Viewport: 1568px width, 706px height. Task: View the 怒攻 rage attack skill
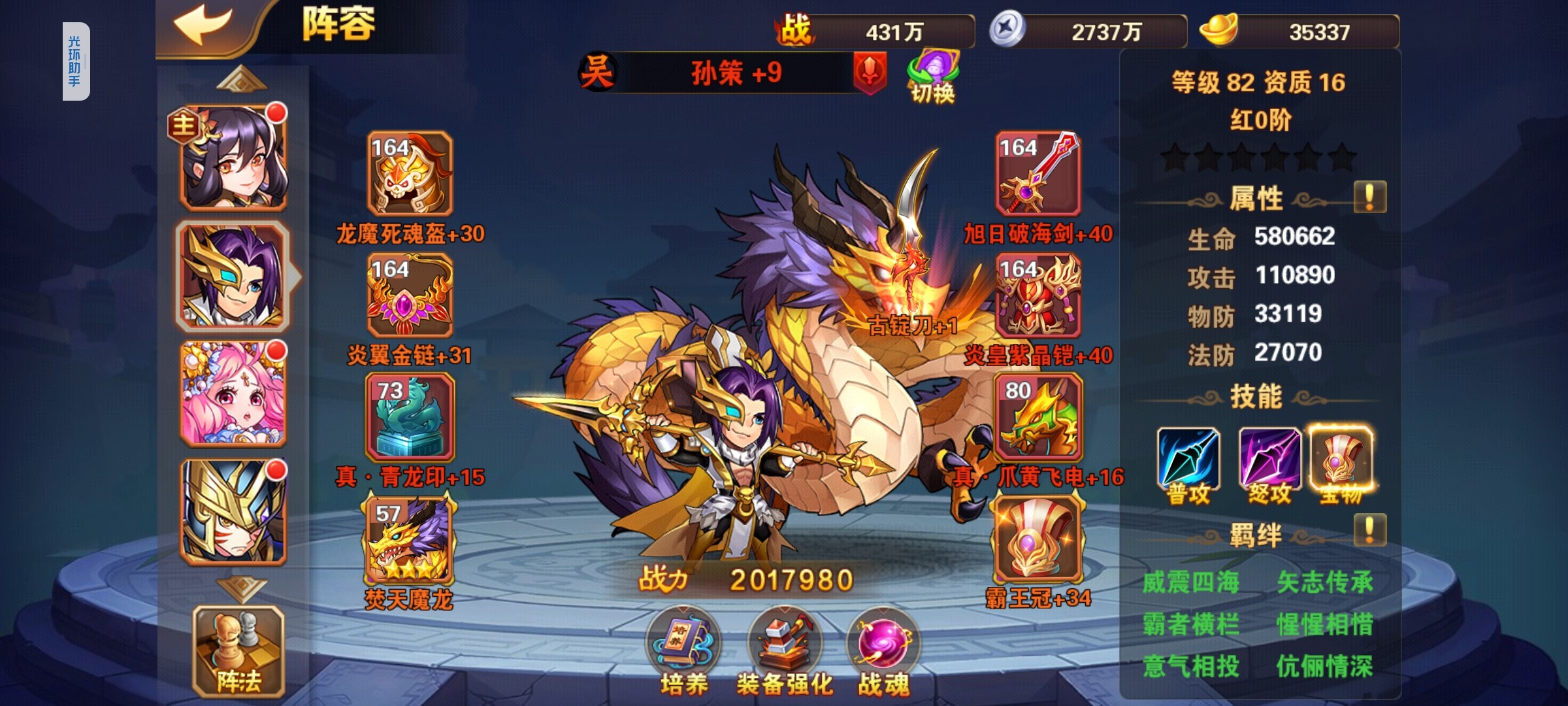click(x=1269, y=460)
